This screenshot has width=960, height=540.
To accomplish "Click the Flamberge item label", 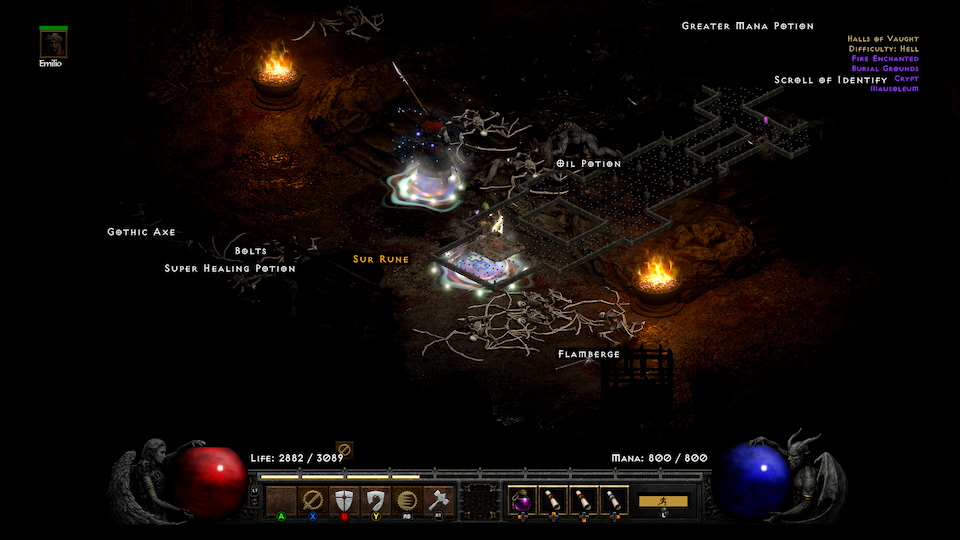I will [x=589, y=354].
